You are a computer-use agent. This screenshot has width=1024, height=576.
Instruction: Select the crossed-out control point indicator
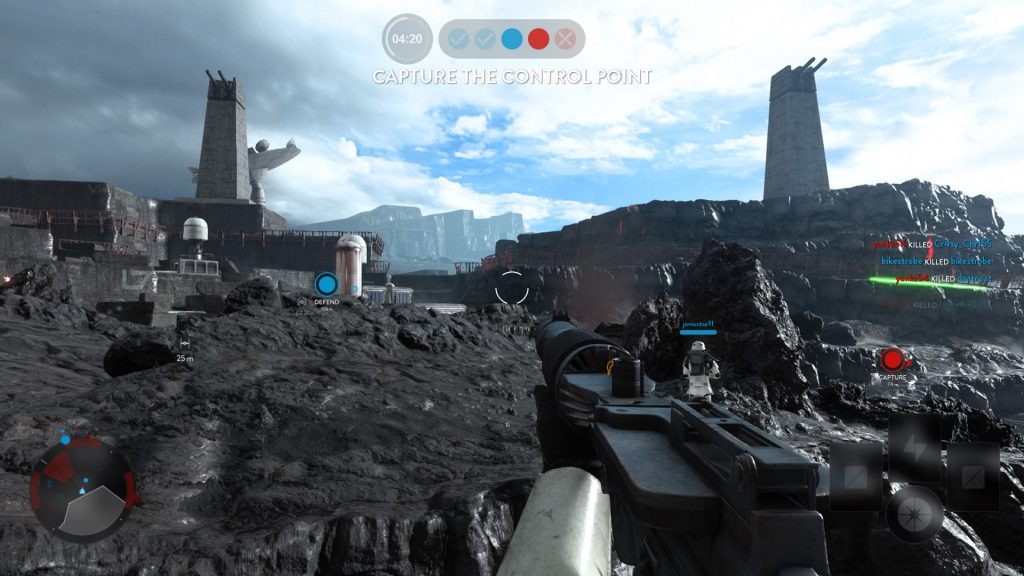(x=565, y=39)
